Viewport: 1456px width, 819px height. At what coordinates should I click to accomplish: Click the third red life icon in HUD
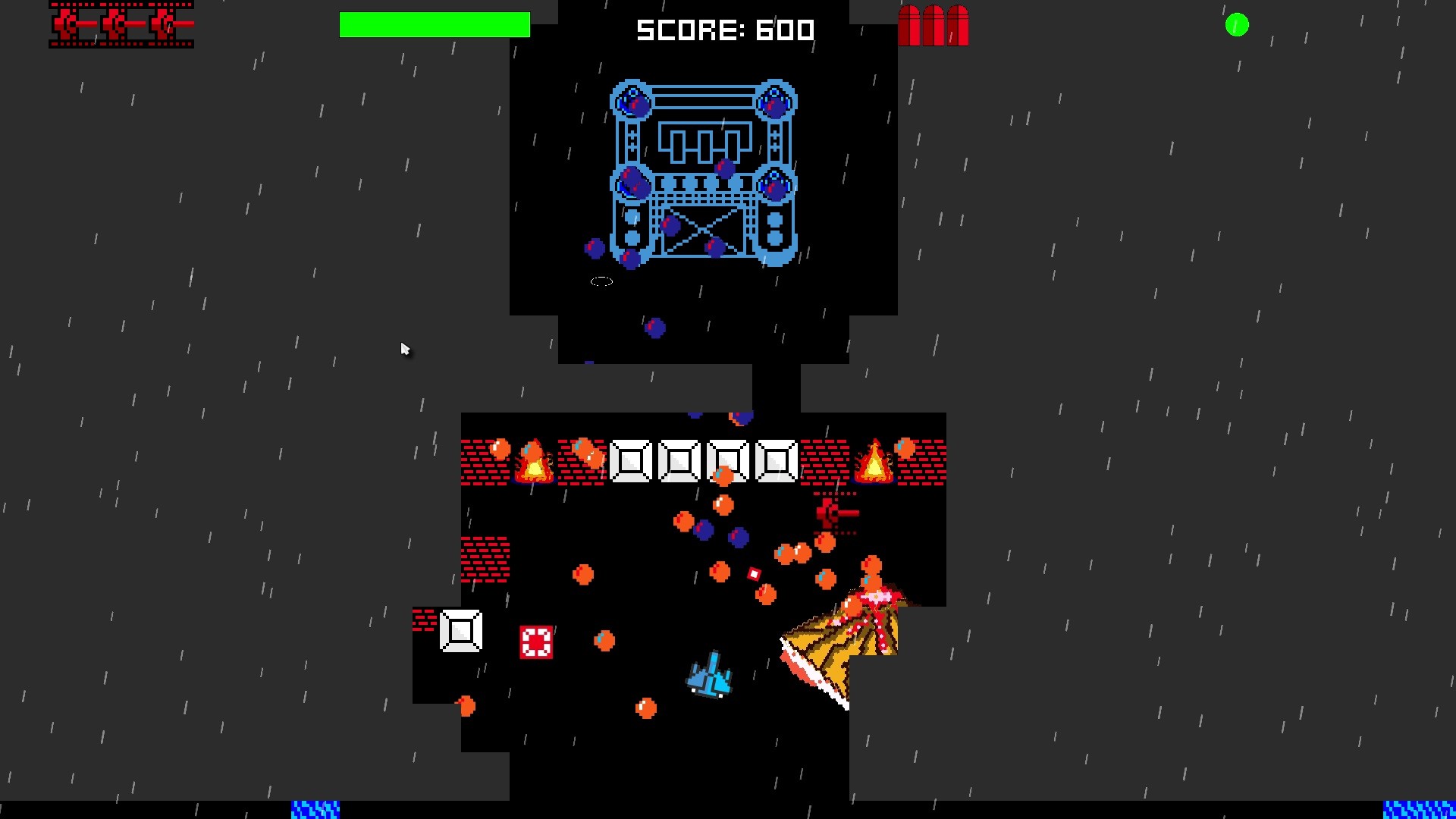tap(163, 23)
